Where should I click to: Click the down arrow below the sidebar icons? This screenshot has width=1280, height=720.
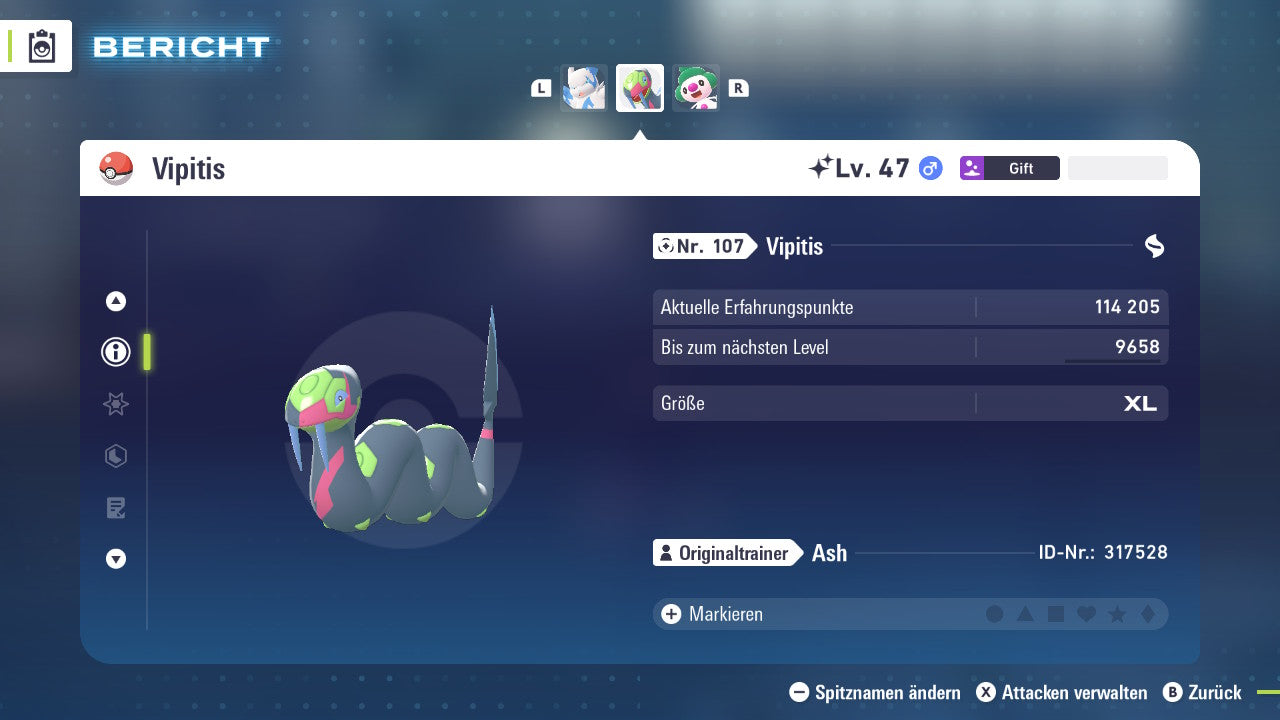tap(115, 559)
